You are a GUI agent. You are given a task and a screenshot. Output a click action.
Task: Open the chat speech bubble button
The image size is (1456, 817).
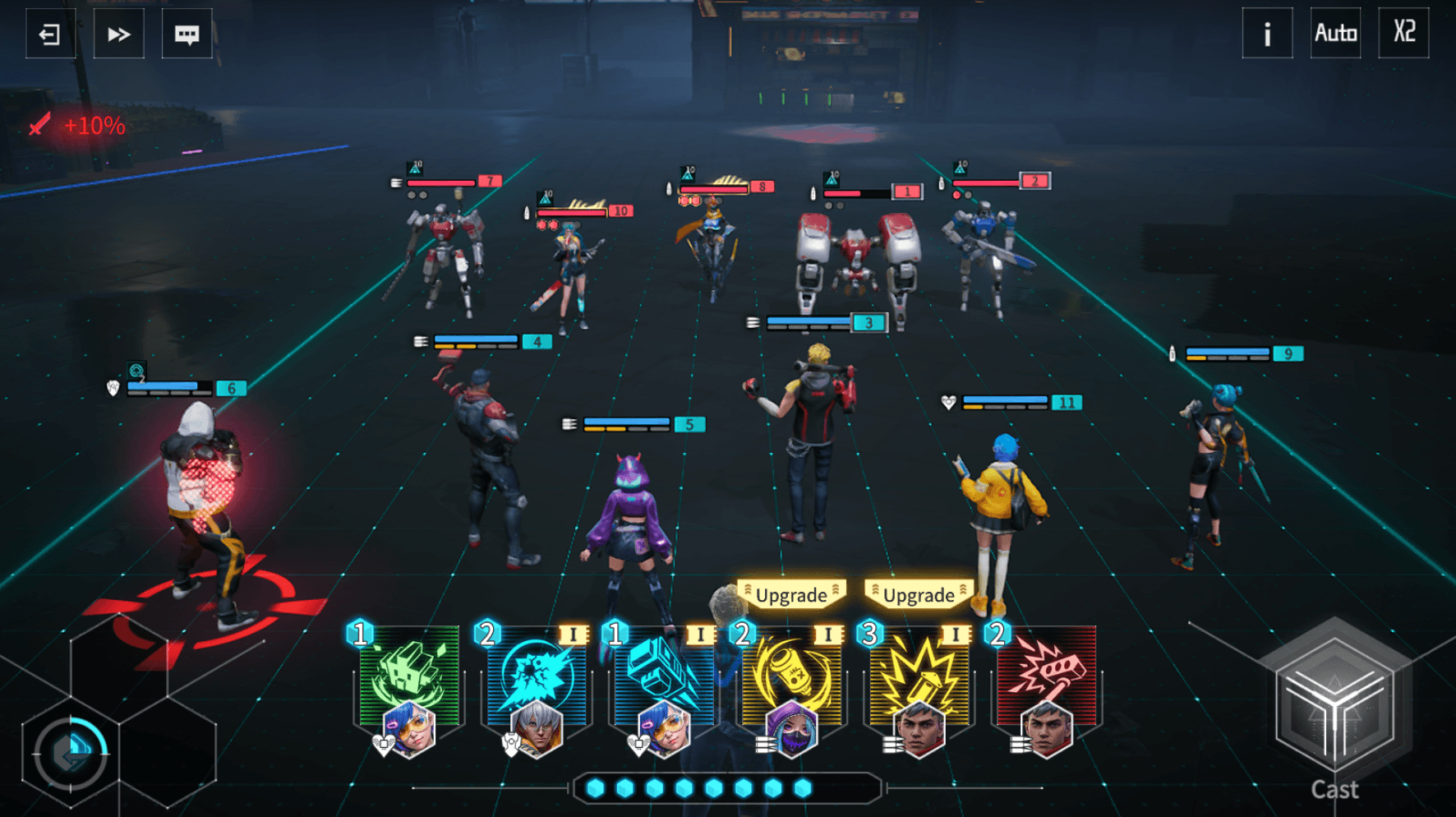(x=187, y=34)
